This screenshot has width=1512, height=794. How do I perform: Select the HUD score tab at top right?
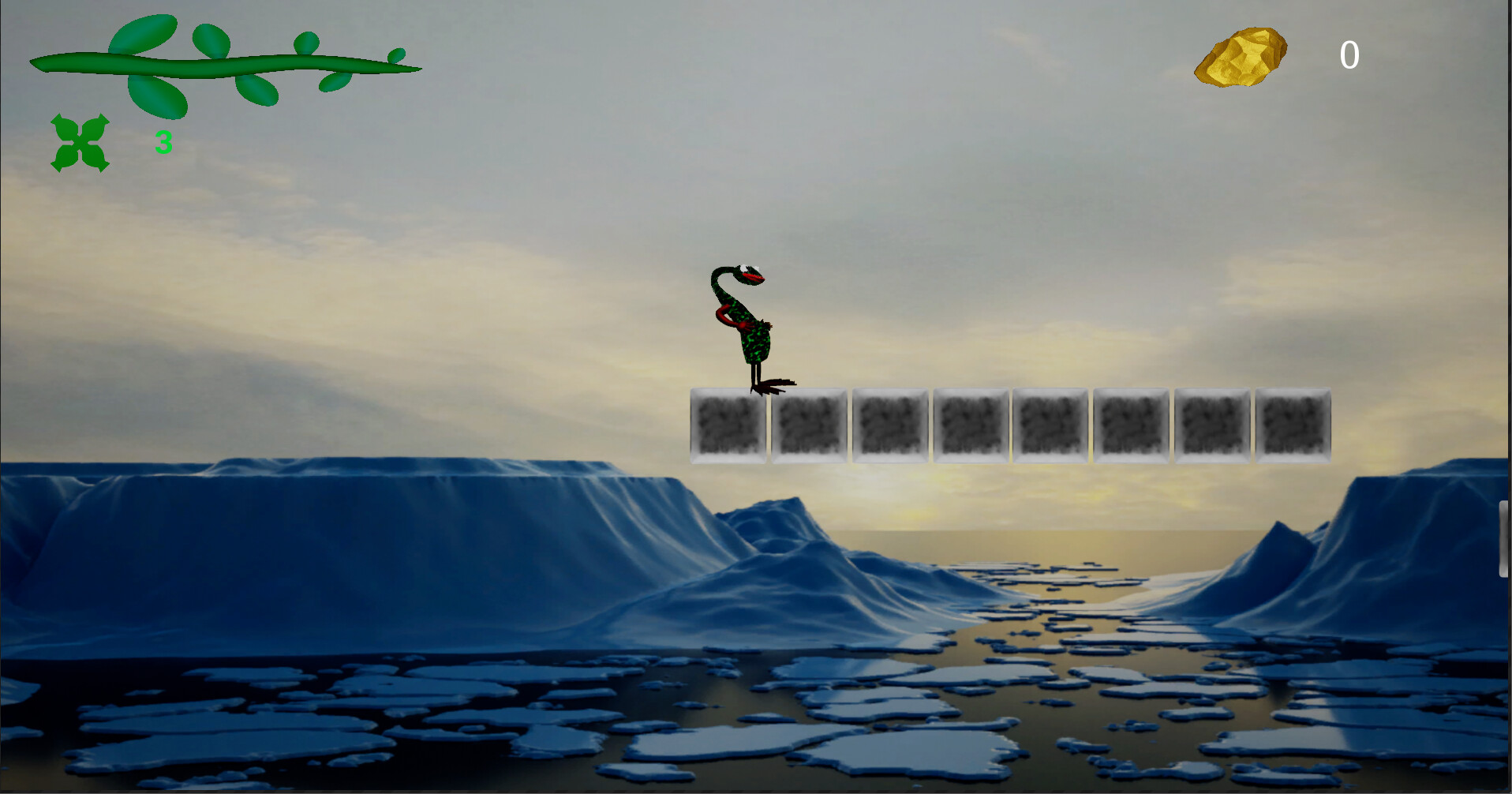click(1294, 55)
